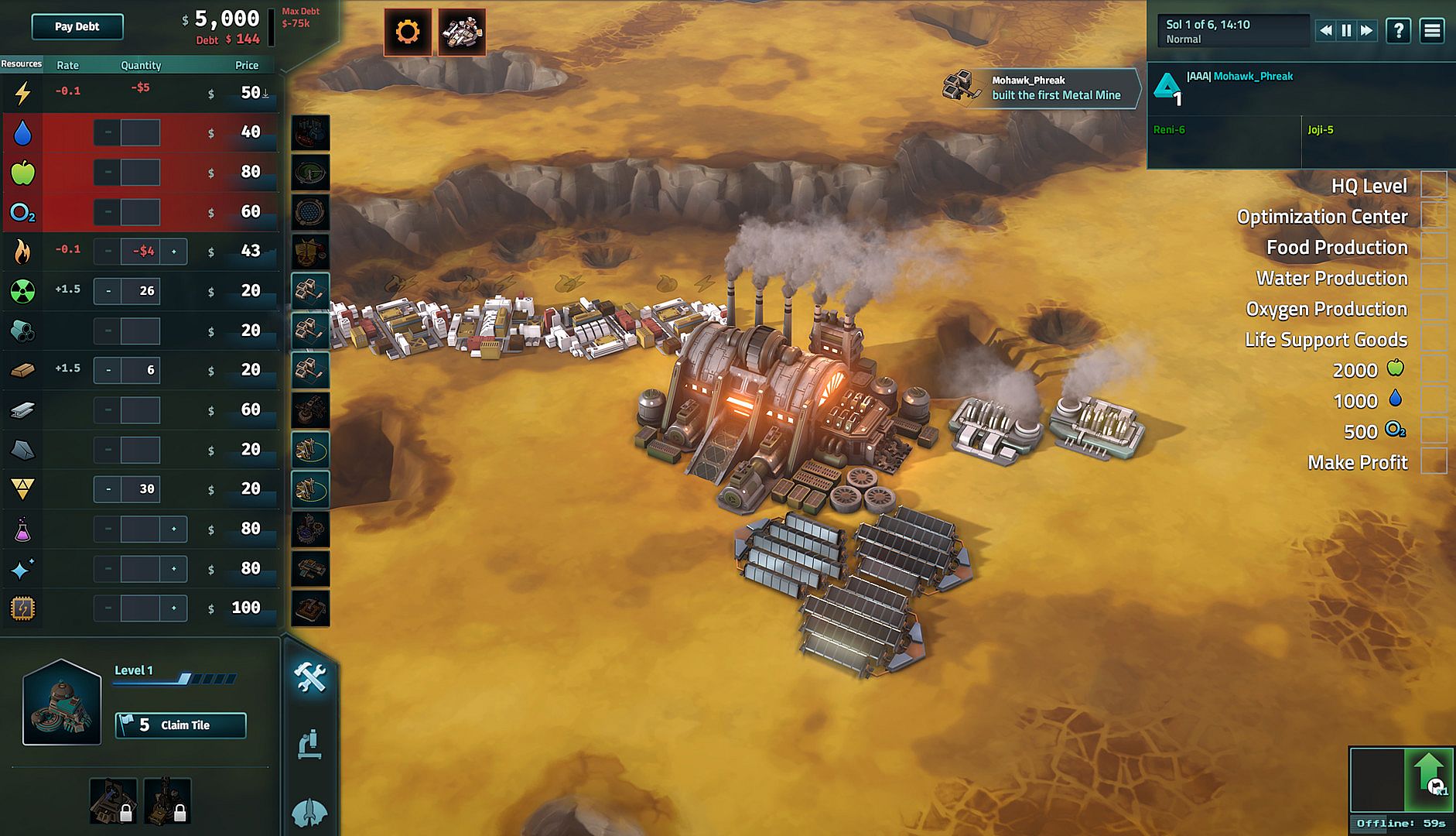
Task: Buy electronics with the plus button
Action: (x=174, y=608)
